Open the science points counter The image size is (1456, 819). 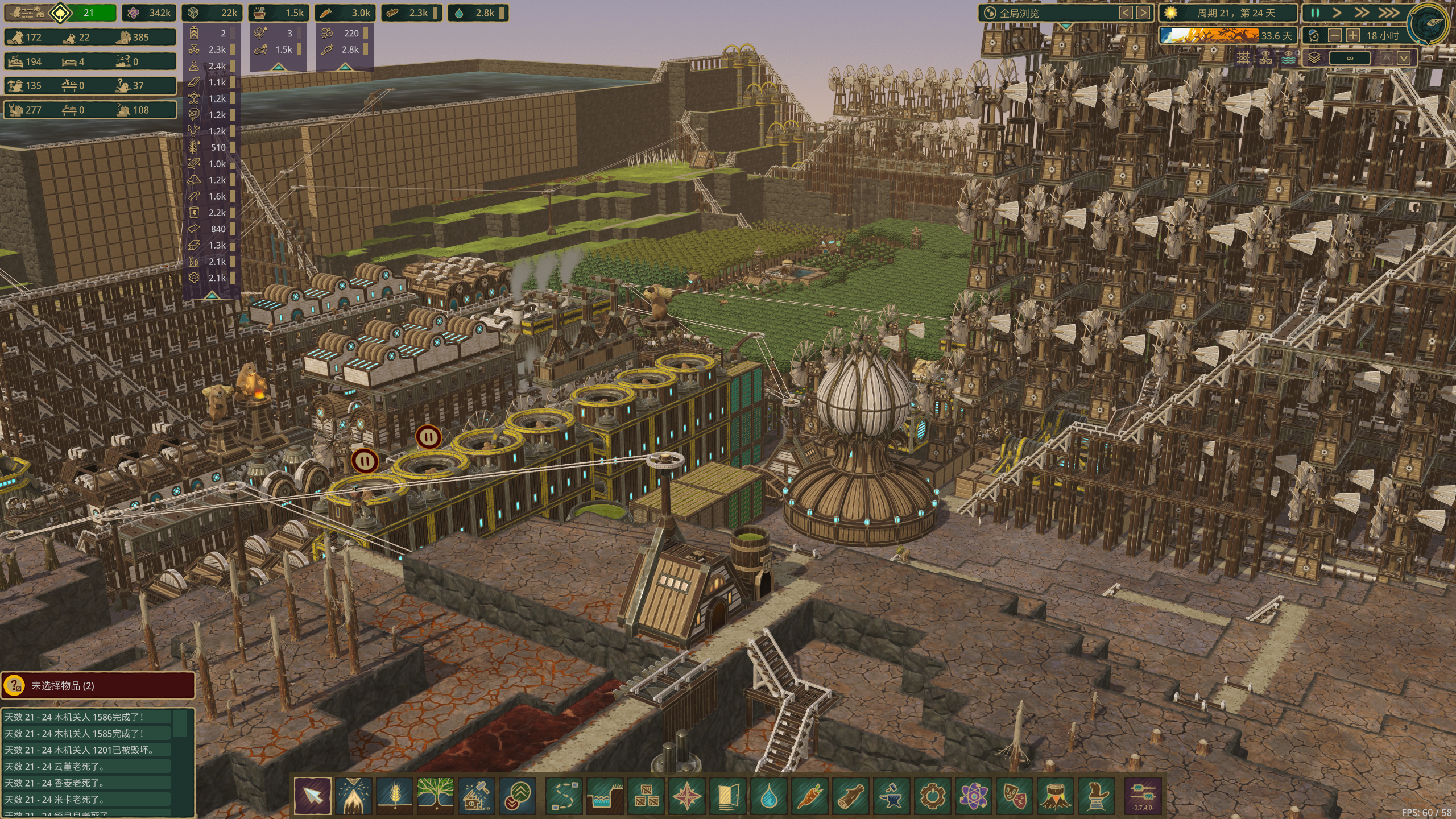(x=150, y=13)
